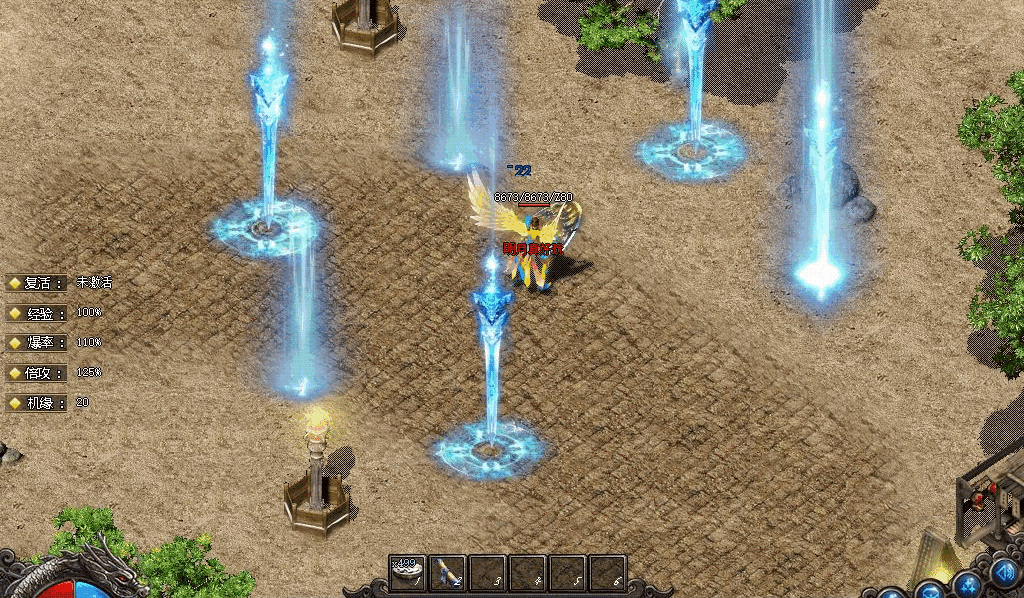The image size is (1024, 598).
Task: Use the scroll in hotbar slot 2
Action: pos(447,573)
